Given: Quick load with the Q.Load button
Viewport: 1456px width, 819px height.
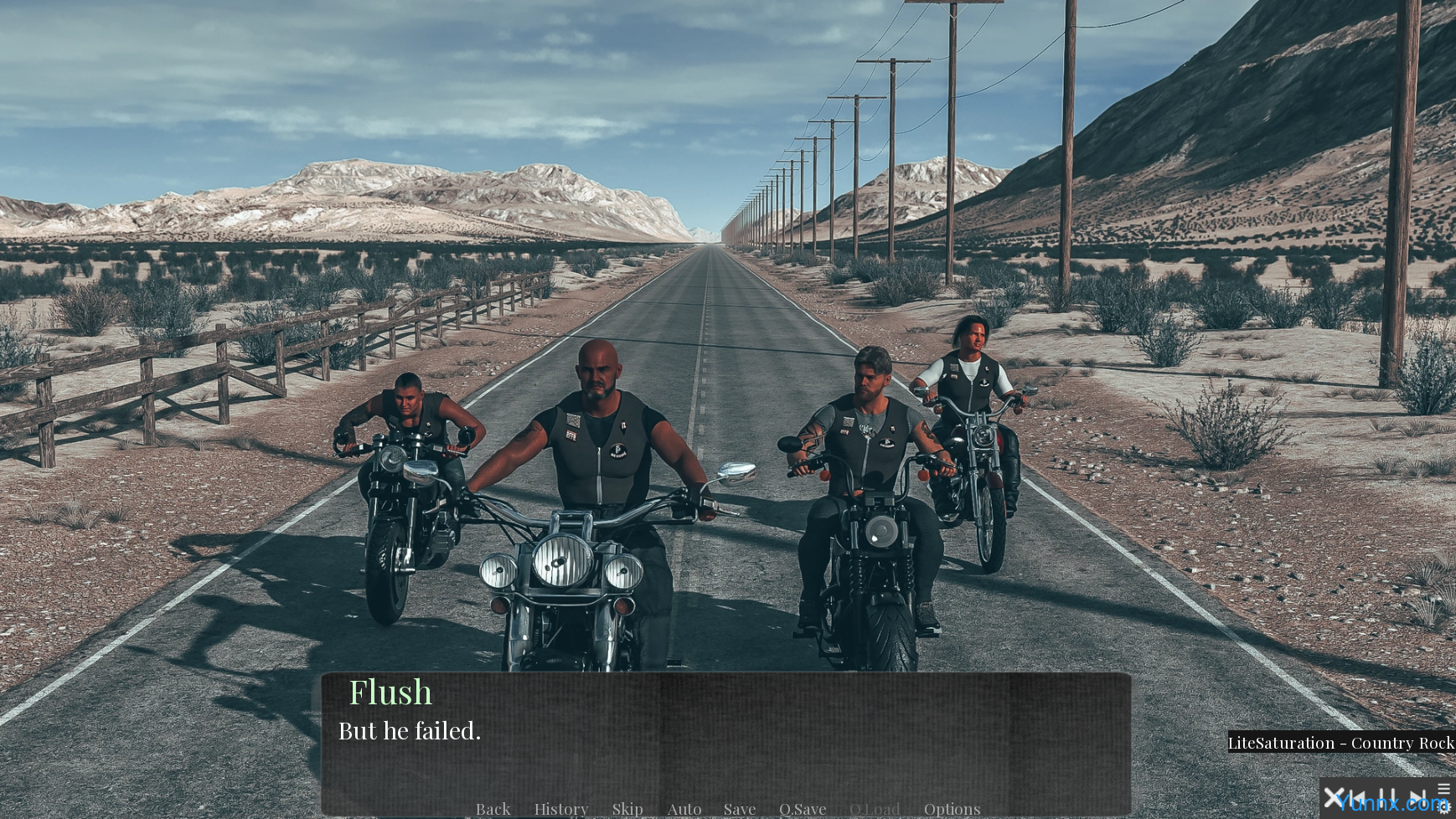Looking at the screenshot, I should click(x=875, y=808).
